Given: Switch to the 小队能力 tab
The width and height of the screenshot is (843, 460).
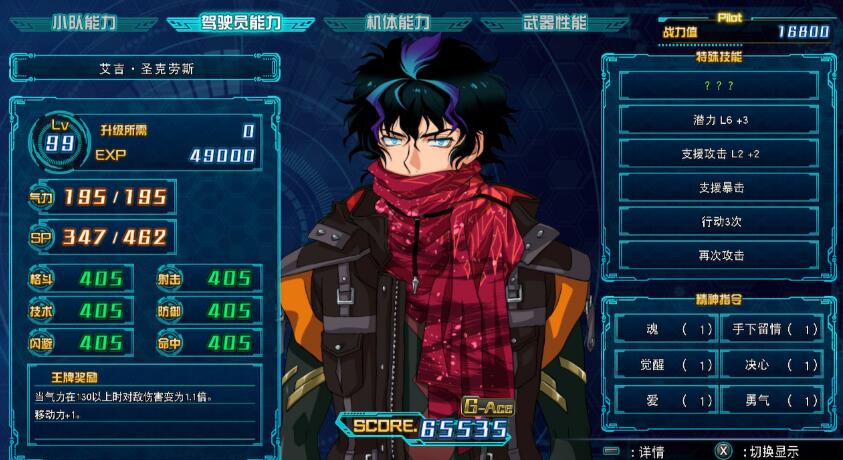Looking at the screenshot, I should point(82,22).
